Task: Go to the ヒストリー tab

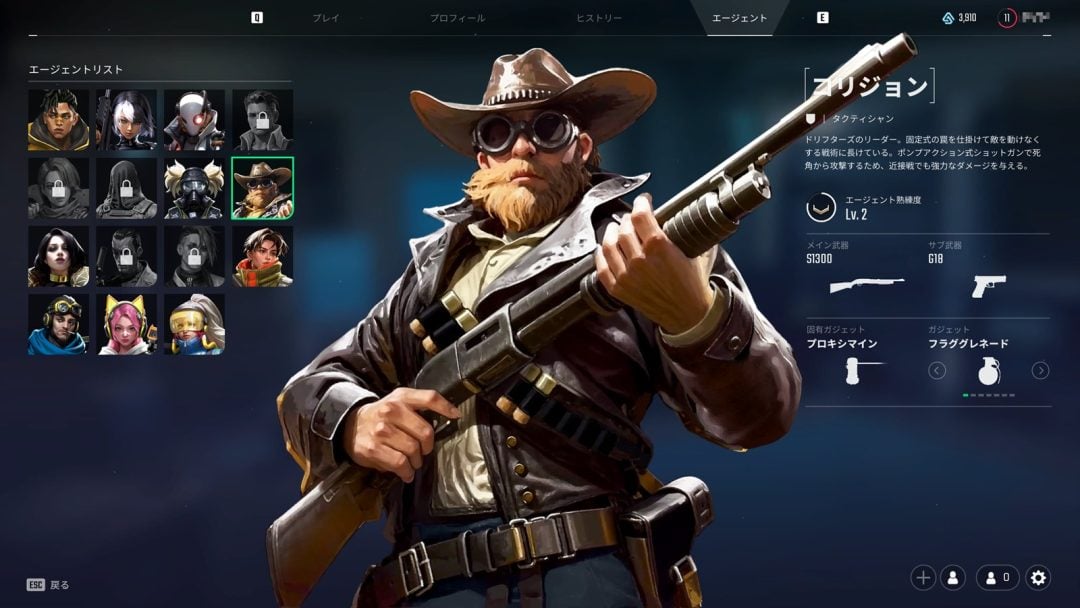Action: coord(599,18)
